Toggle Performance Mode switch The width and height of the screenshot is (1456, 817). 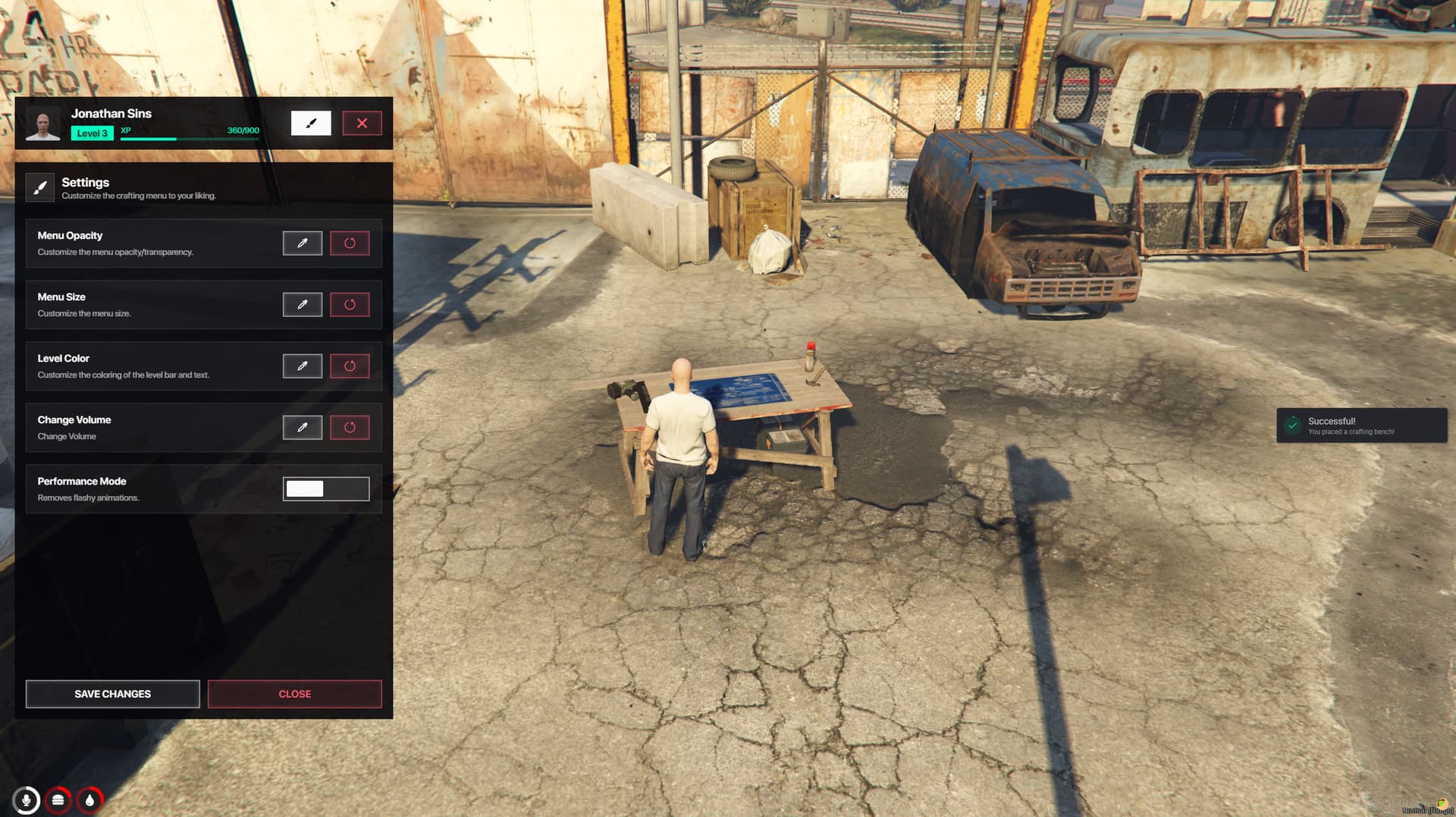point(326,489)
